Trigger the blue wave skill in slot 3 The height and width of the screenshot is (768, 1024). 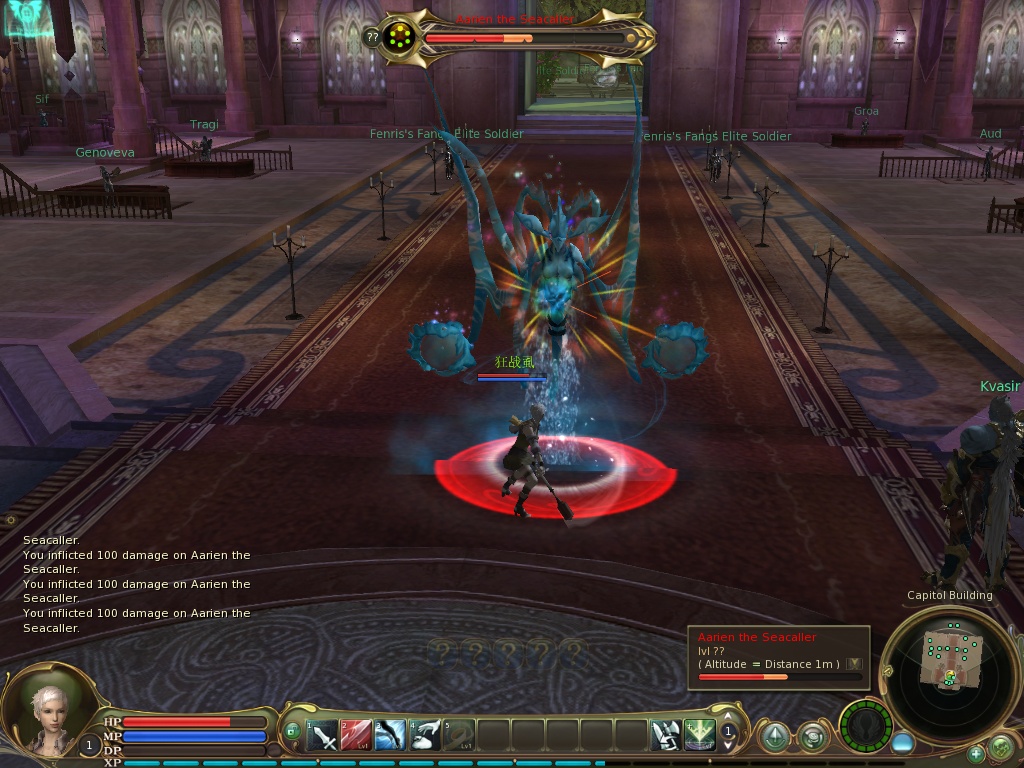pos(391,736)
